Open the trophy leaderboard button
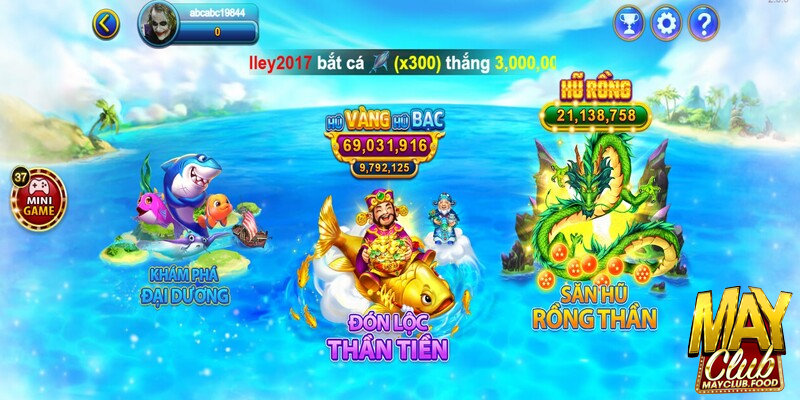The width and height of the screenshot is (800, 400). point(628,22)
